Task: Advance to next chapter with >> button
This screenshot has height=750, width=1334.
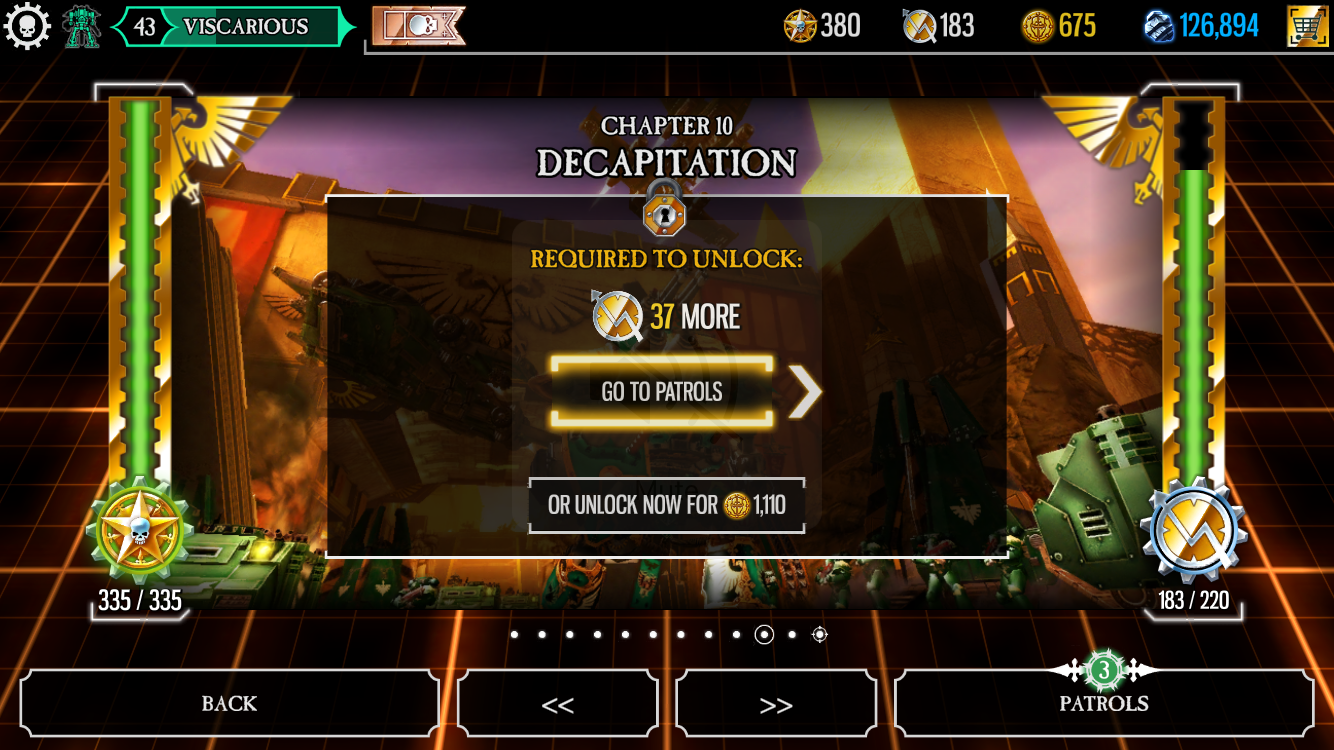Action: tap(776, 704)
